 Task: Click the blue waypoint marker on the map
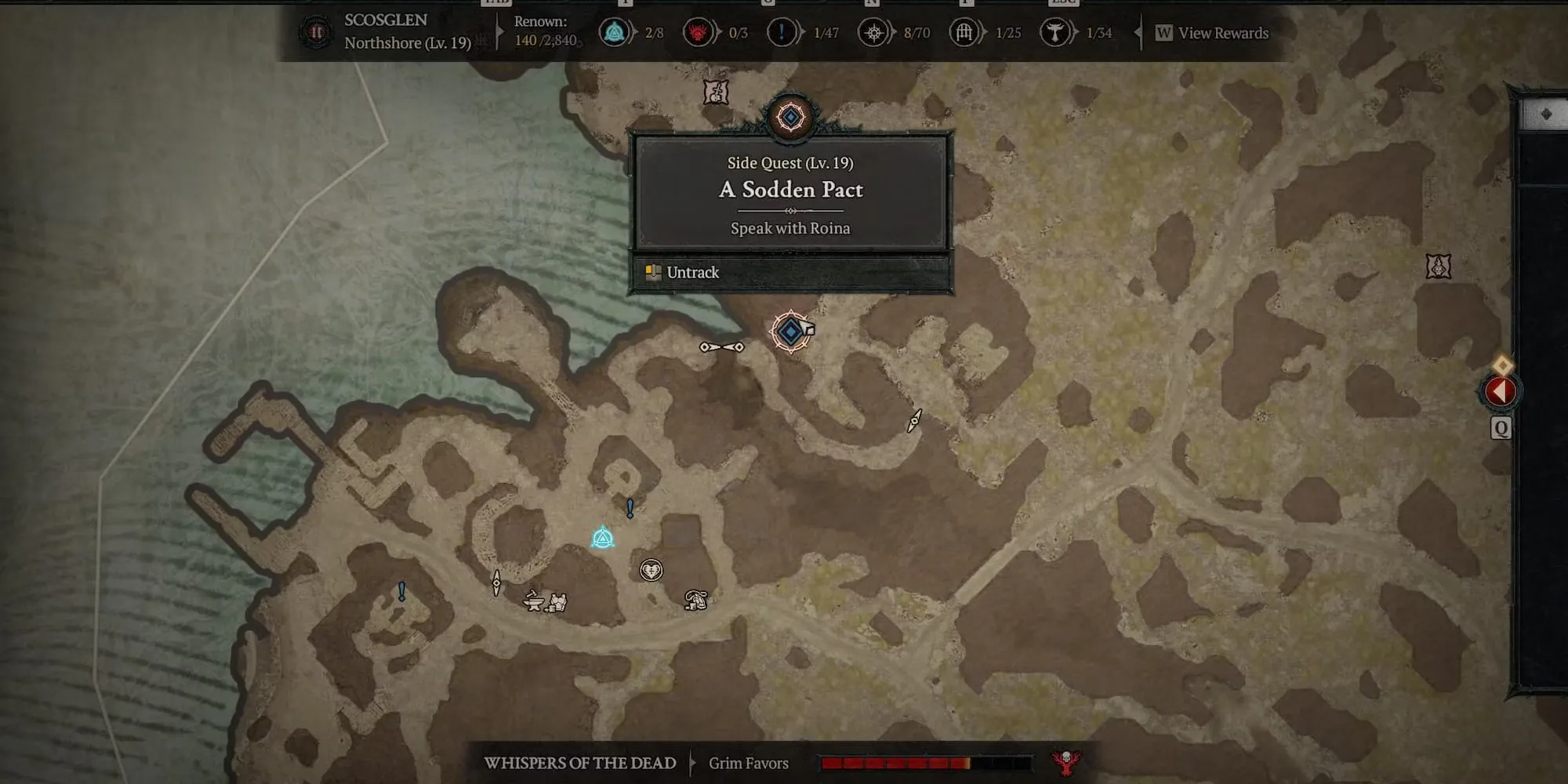pyautogui.click(x=602, y=538)
